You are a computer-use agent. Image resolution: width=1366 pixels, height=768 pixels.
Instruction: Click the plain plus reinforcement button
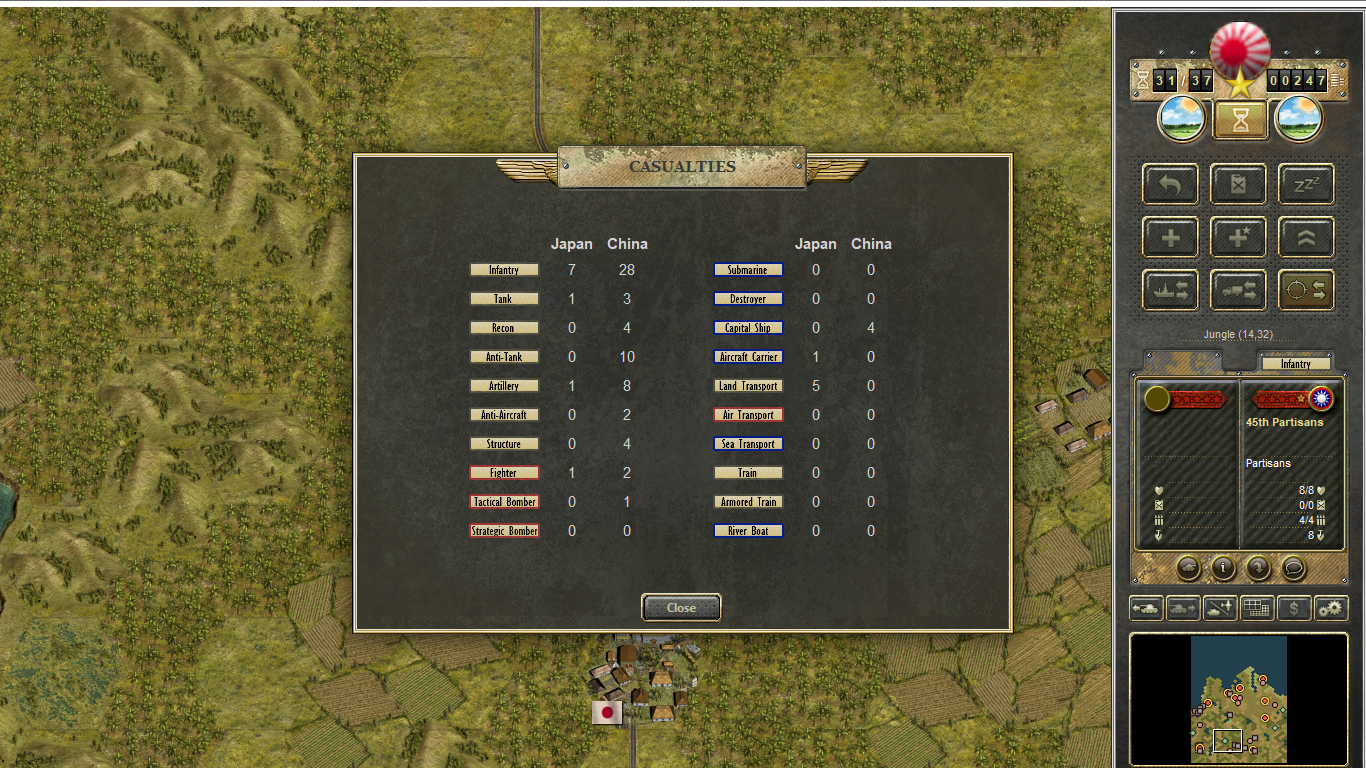point(1170,237)
